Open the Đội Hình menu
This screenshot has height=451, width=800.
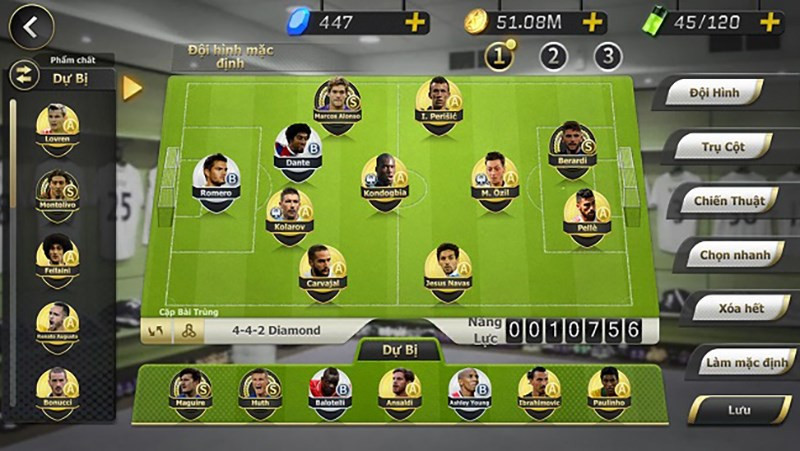713,93
